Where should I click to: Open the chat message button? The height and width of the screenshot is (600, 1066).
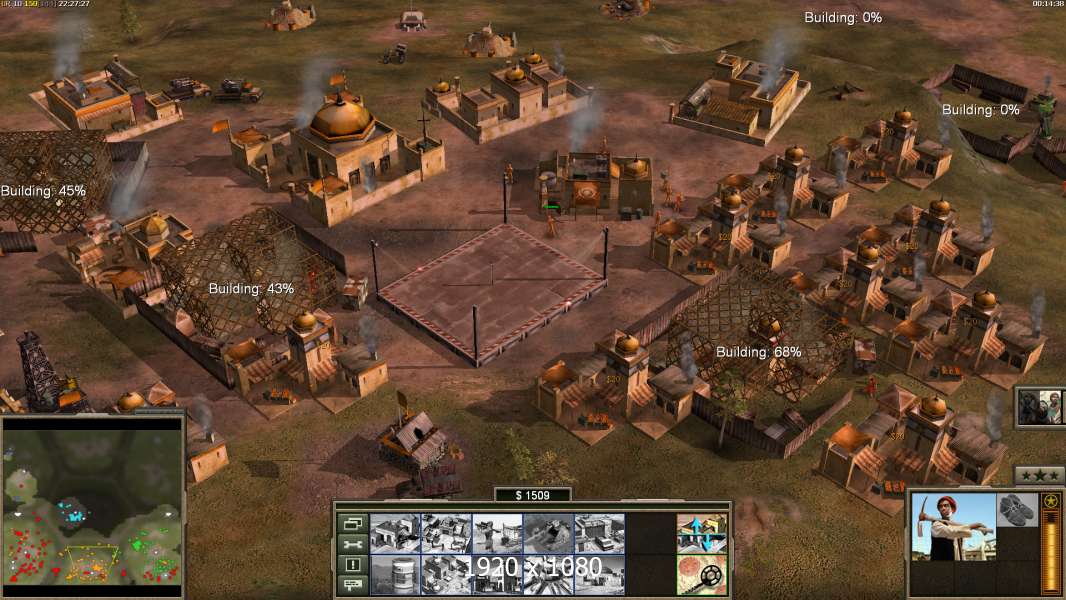(x=353, y=586)
